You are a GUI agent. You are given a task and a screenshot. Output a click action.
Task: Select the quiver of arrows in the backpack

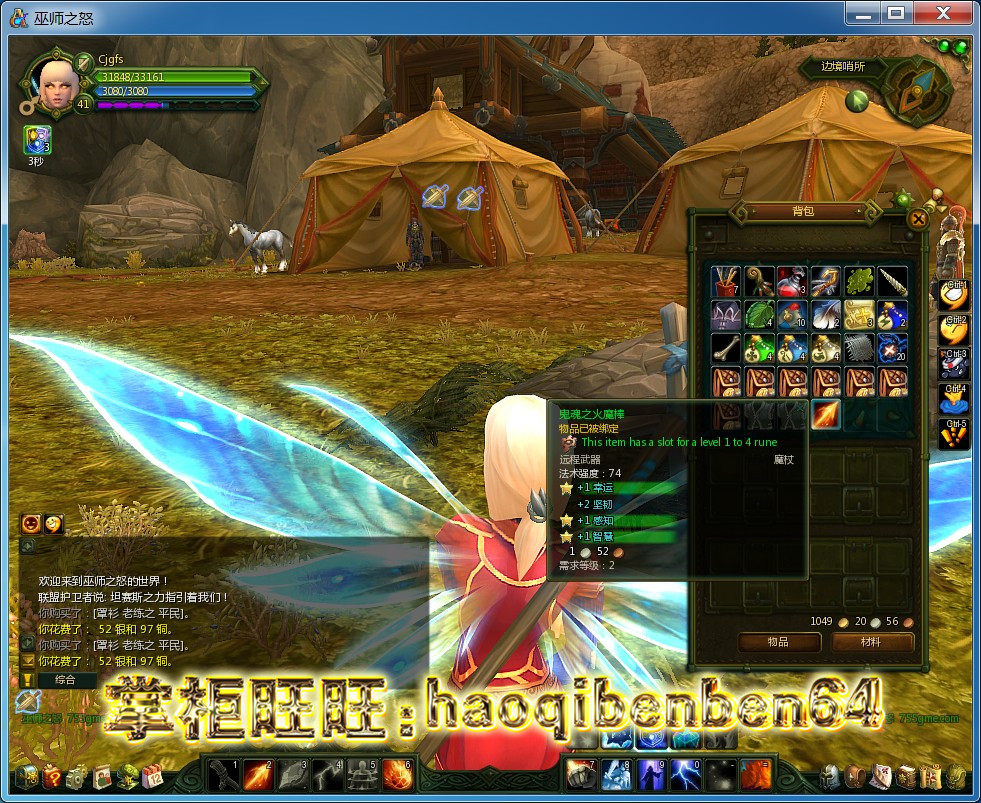pyautogui.click(x=726, y=281)
